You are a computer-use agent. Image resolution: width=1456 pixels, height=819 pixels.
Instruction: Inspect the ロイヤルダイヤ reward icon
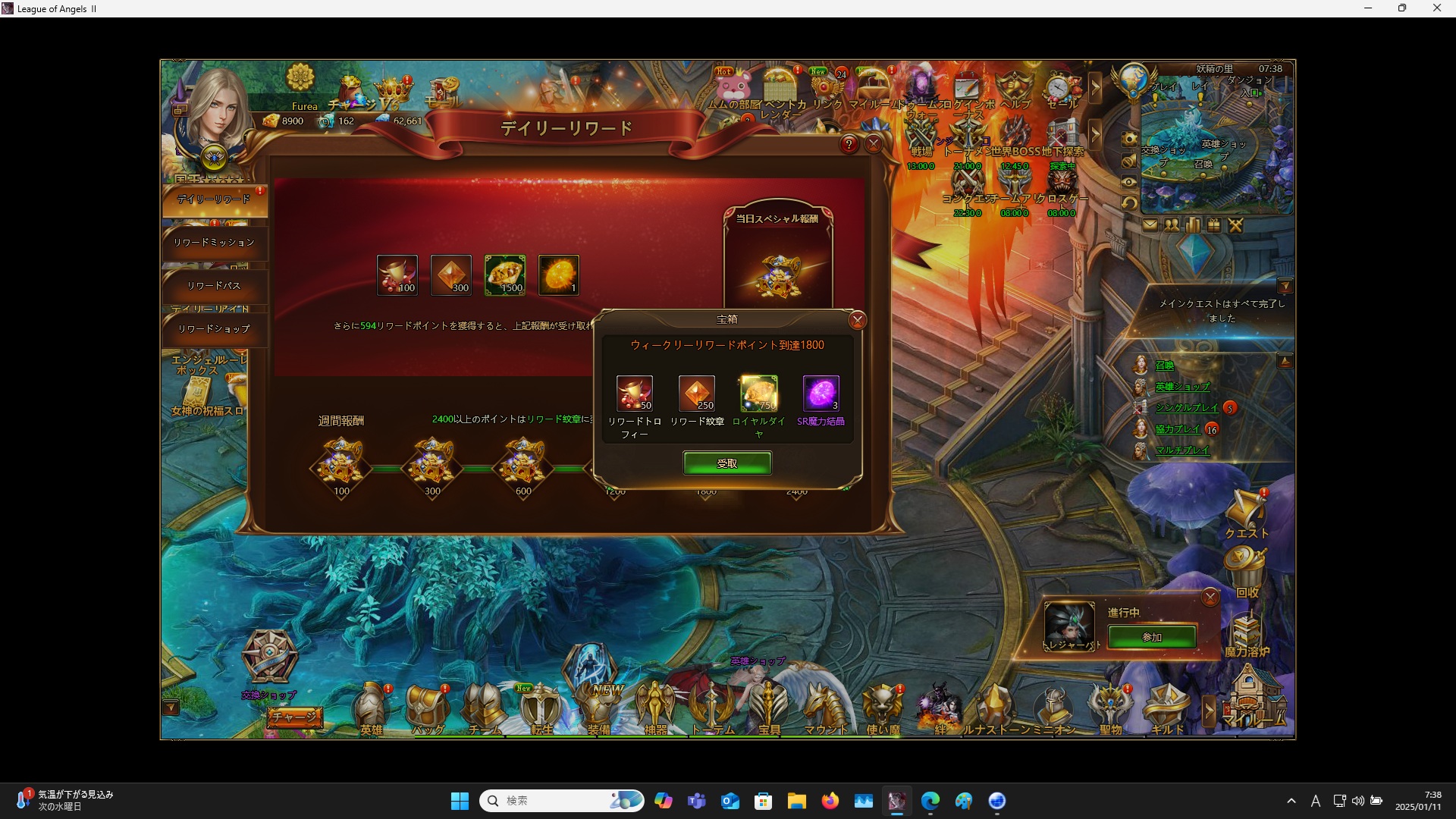[758, 394]
